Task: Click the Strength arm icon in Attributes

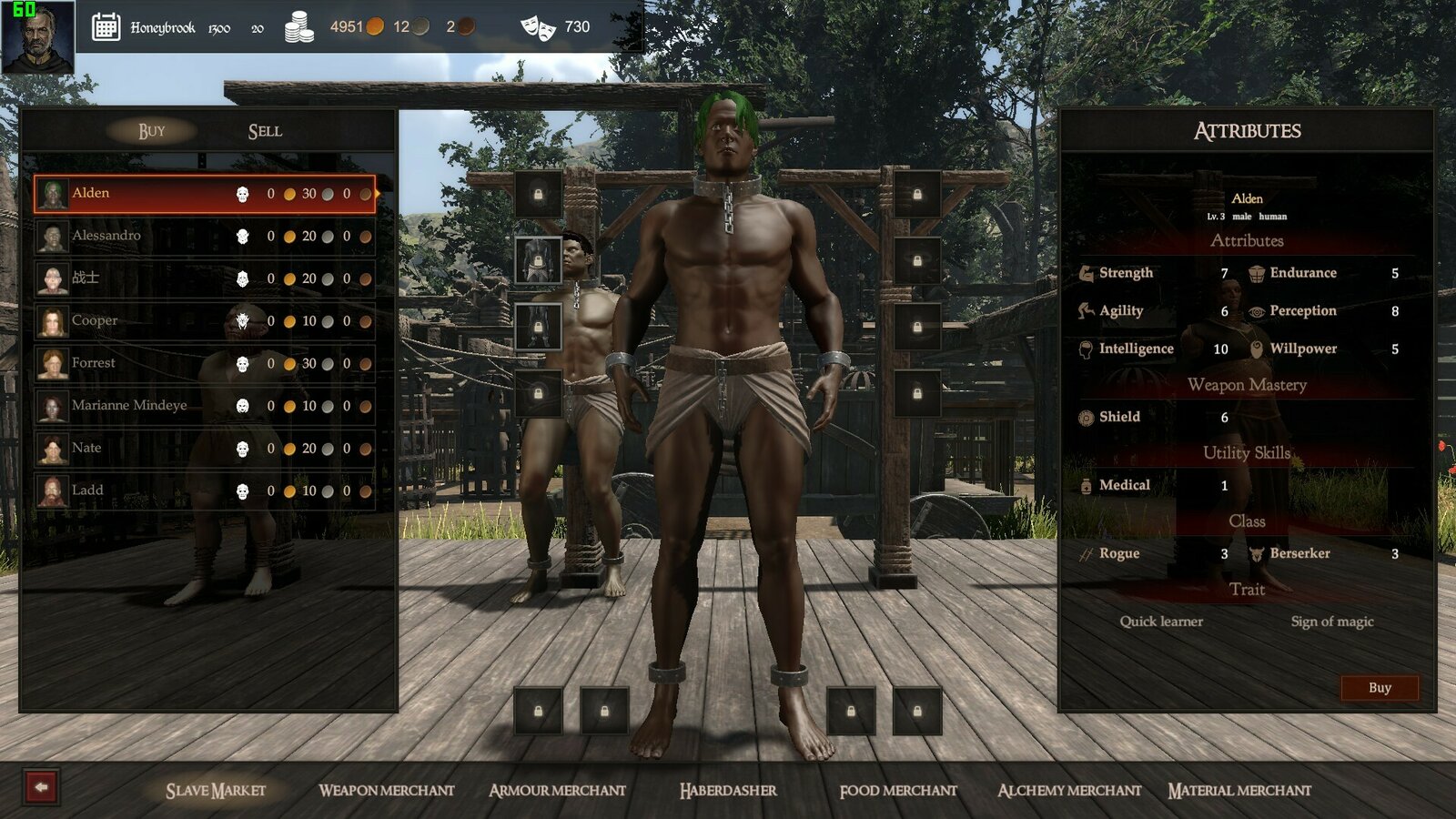Action: [1087, 272]
